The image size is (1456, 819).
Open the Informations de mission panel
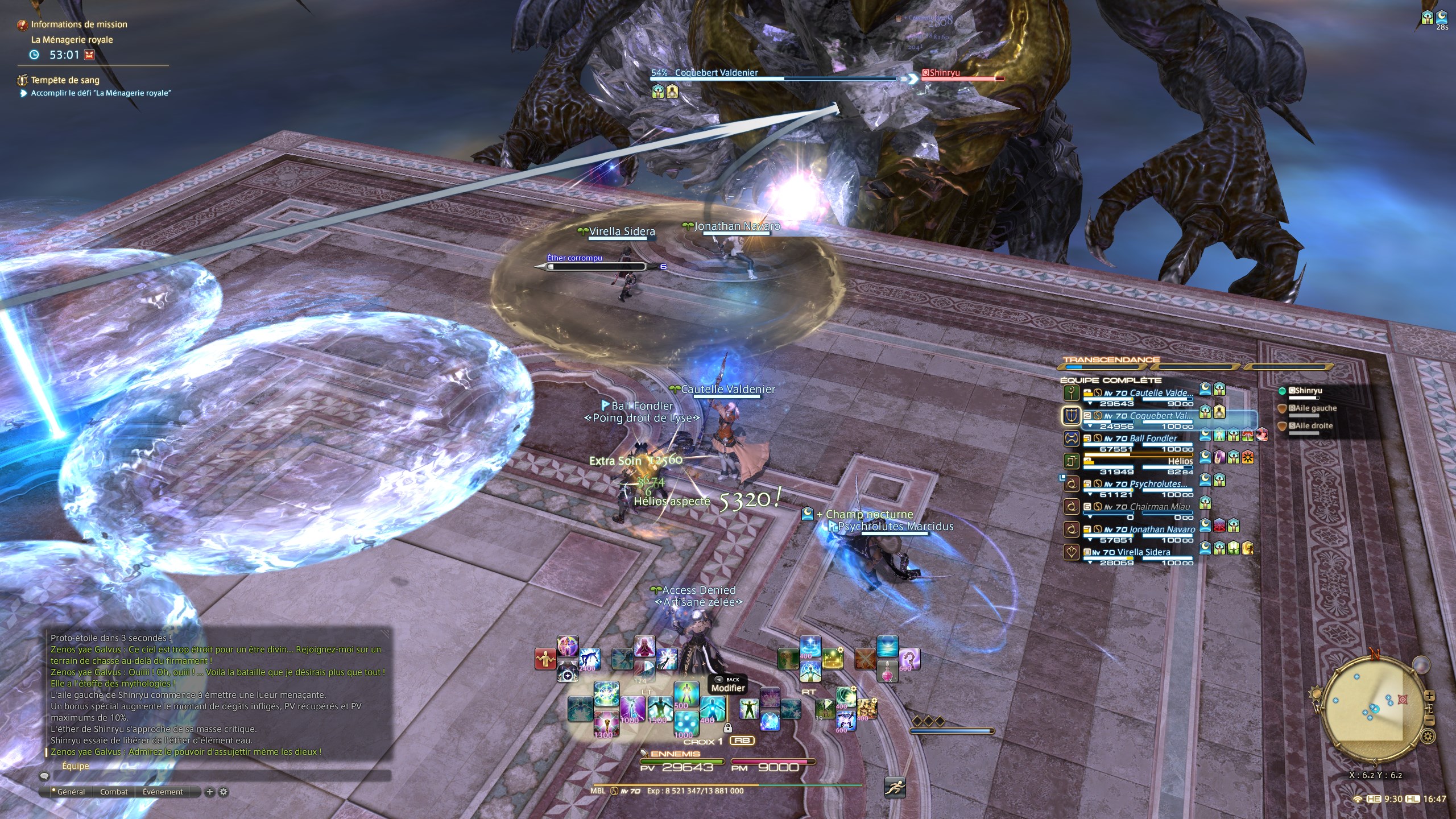tap(78, 24)
